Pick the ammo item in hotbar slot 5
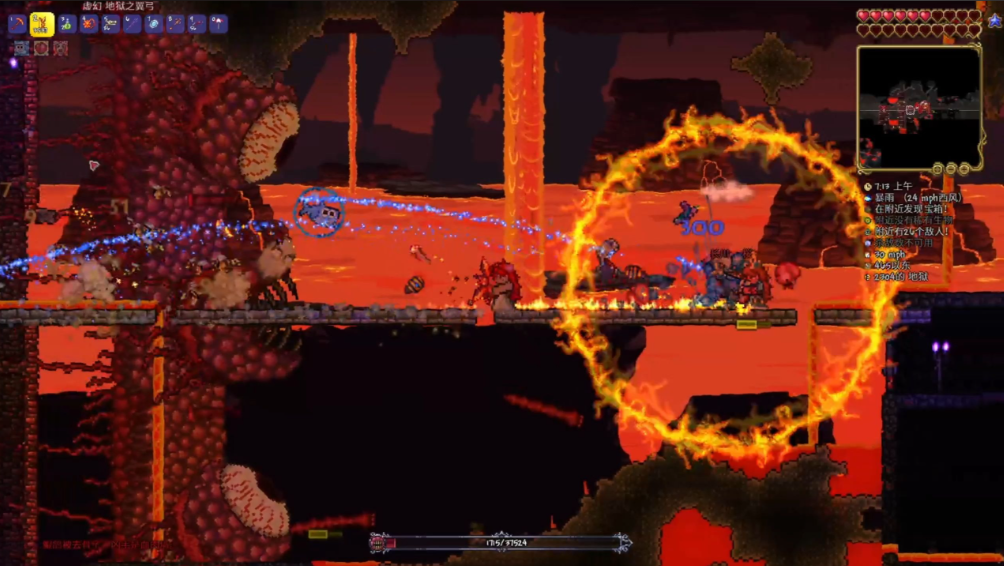 (111, 24)
